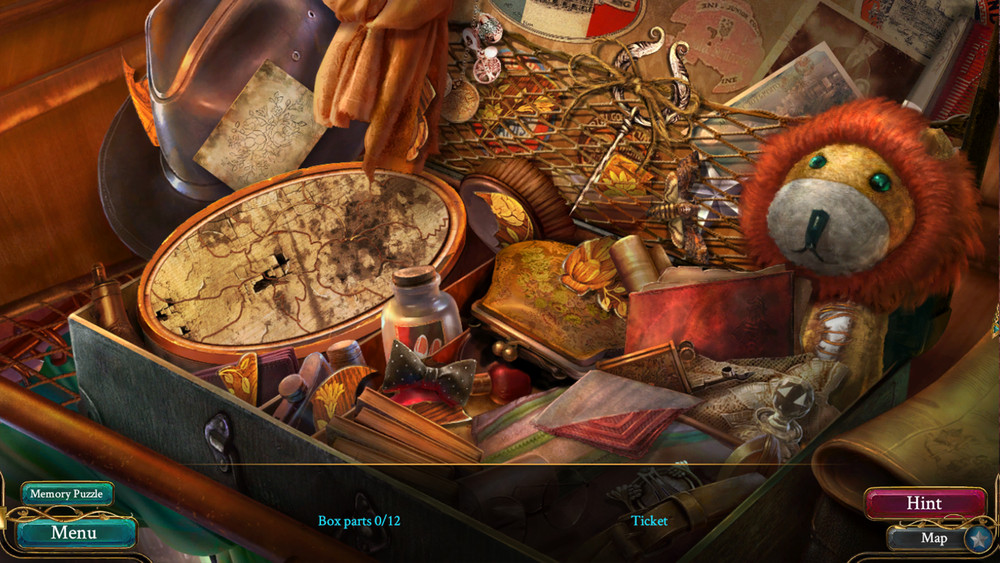Switch to the Memory Puzzle mode
This screenshot has width=1000, height=563.
(x=67, y=494)
